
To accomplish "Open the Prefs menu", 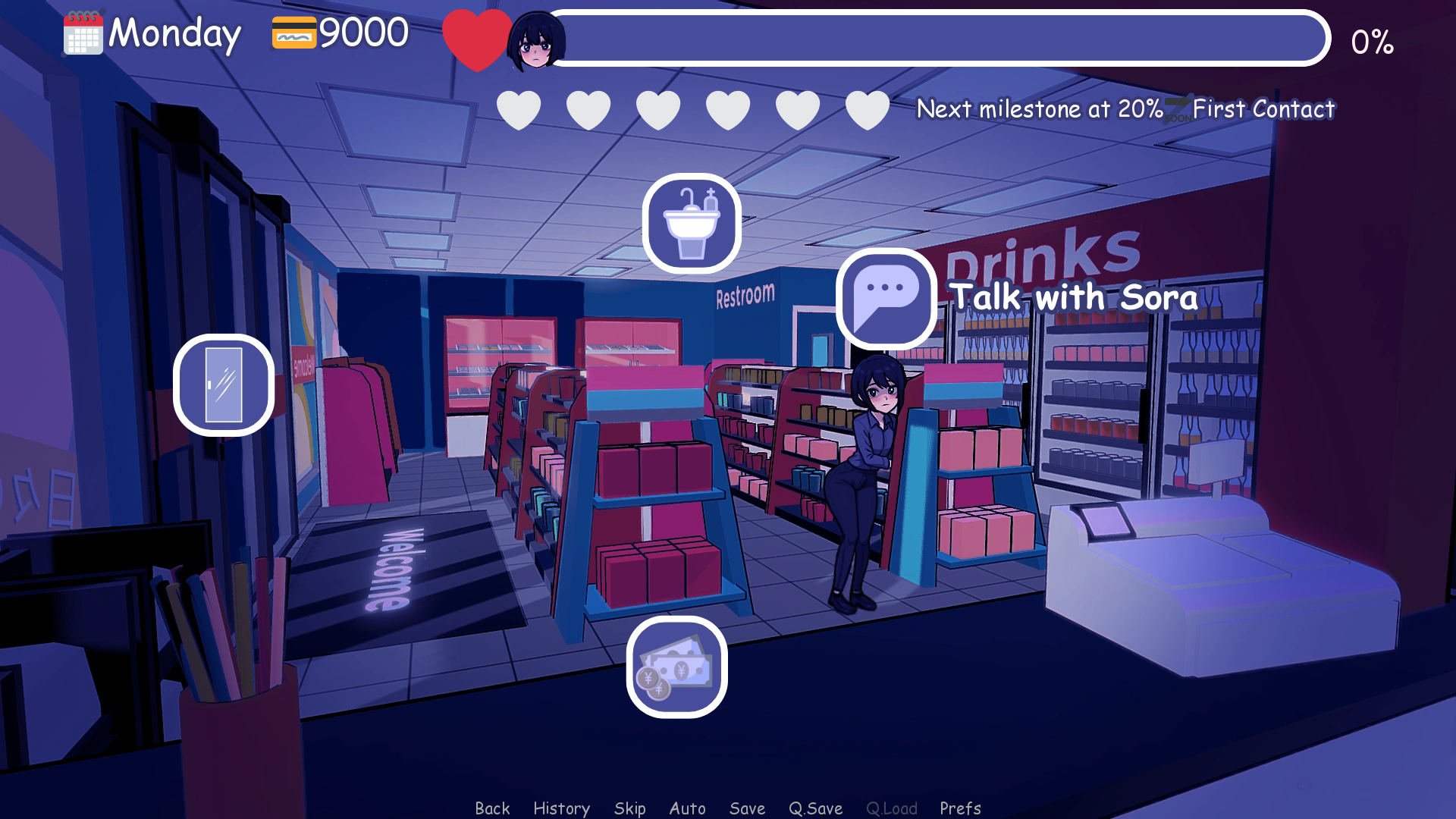I will tap(960, 807).
